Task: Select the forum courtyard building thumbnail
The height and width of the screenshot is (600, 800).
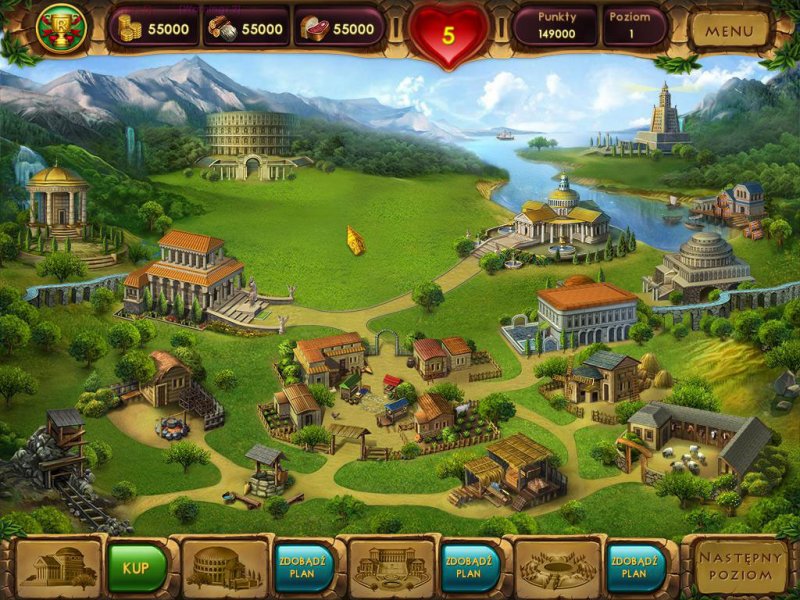Action: 391,567
